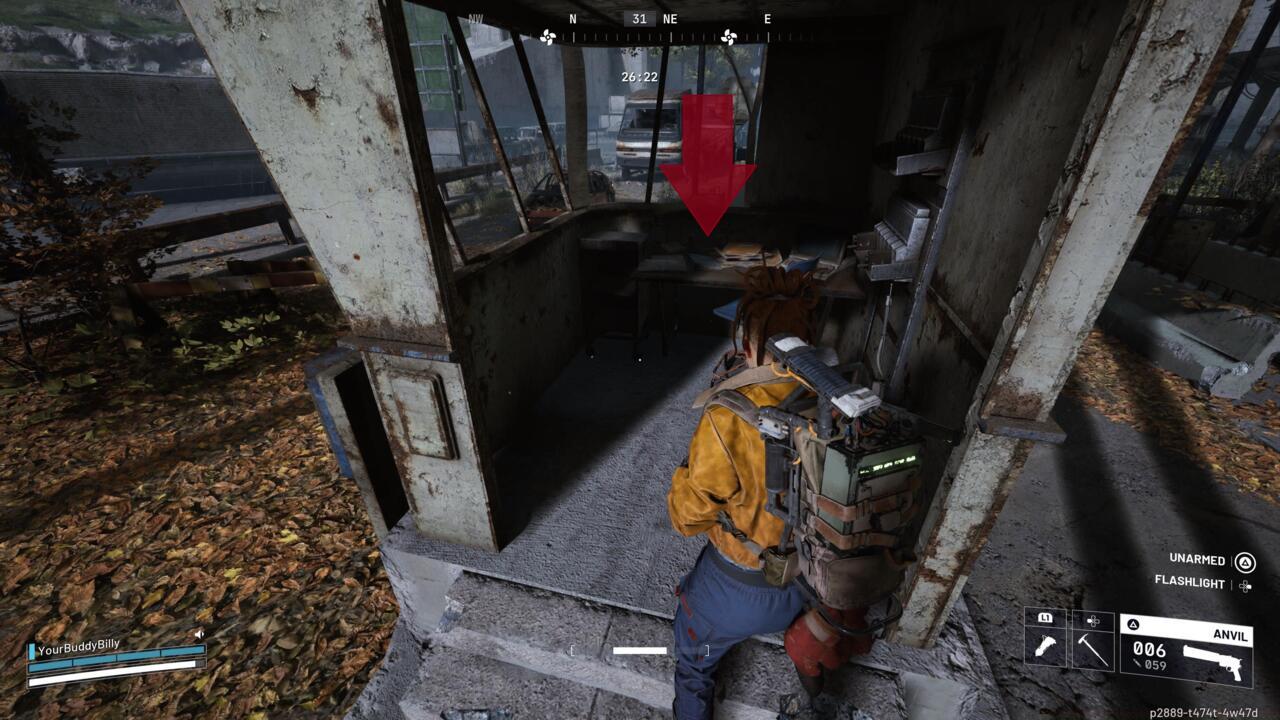The image size is (1280, 720).
Task: Click the left windmill marker on the compass
Action: (x=547, y=37)
